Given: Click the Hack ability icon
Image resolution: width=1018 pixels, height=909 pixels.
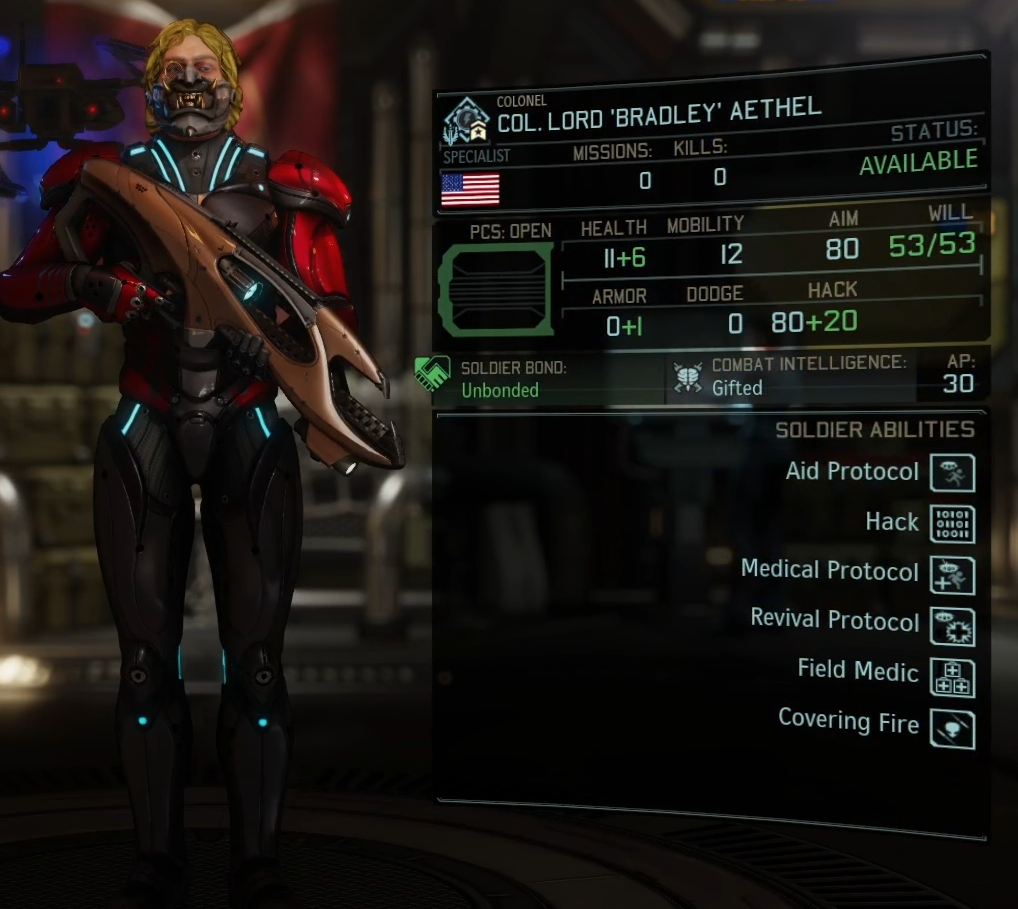Looking at the screenshot, I should pos(952,524).
